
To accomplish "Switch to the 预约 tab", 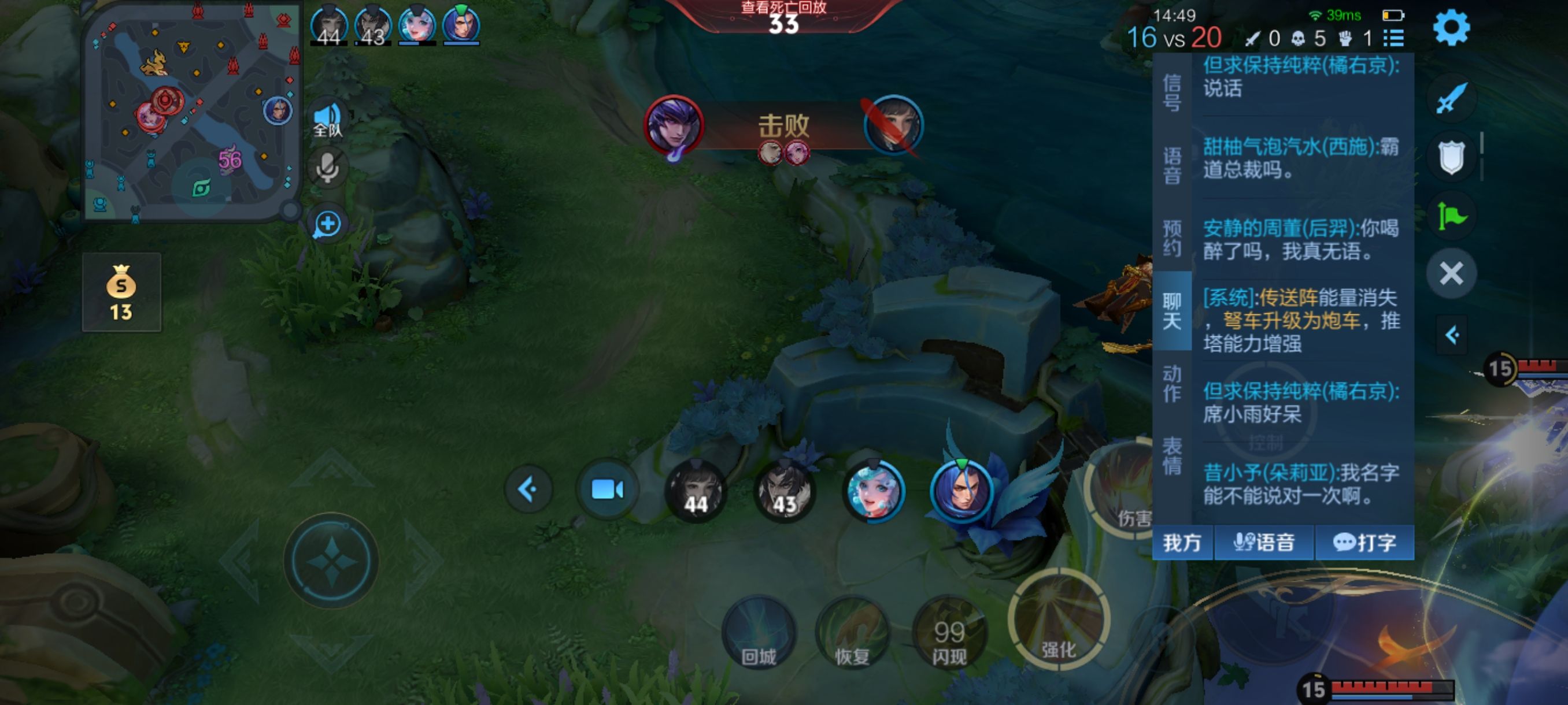I will coord(1172,238).
